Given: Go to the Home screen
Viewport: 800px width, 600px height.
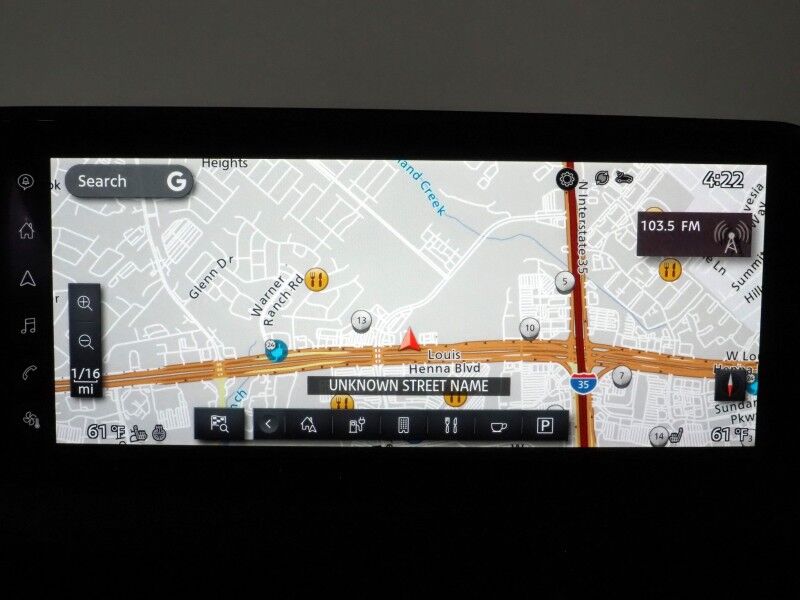Looking at the screenshot, I should tap(27, 231).
